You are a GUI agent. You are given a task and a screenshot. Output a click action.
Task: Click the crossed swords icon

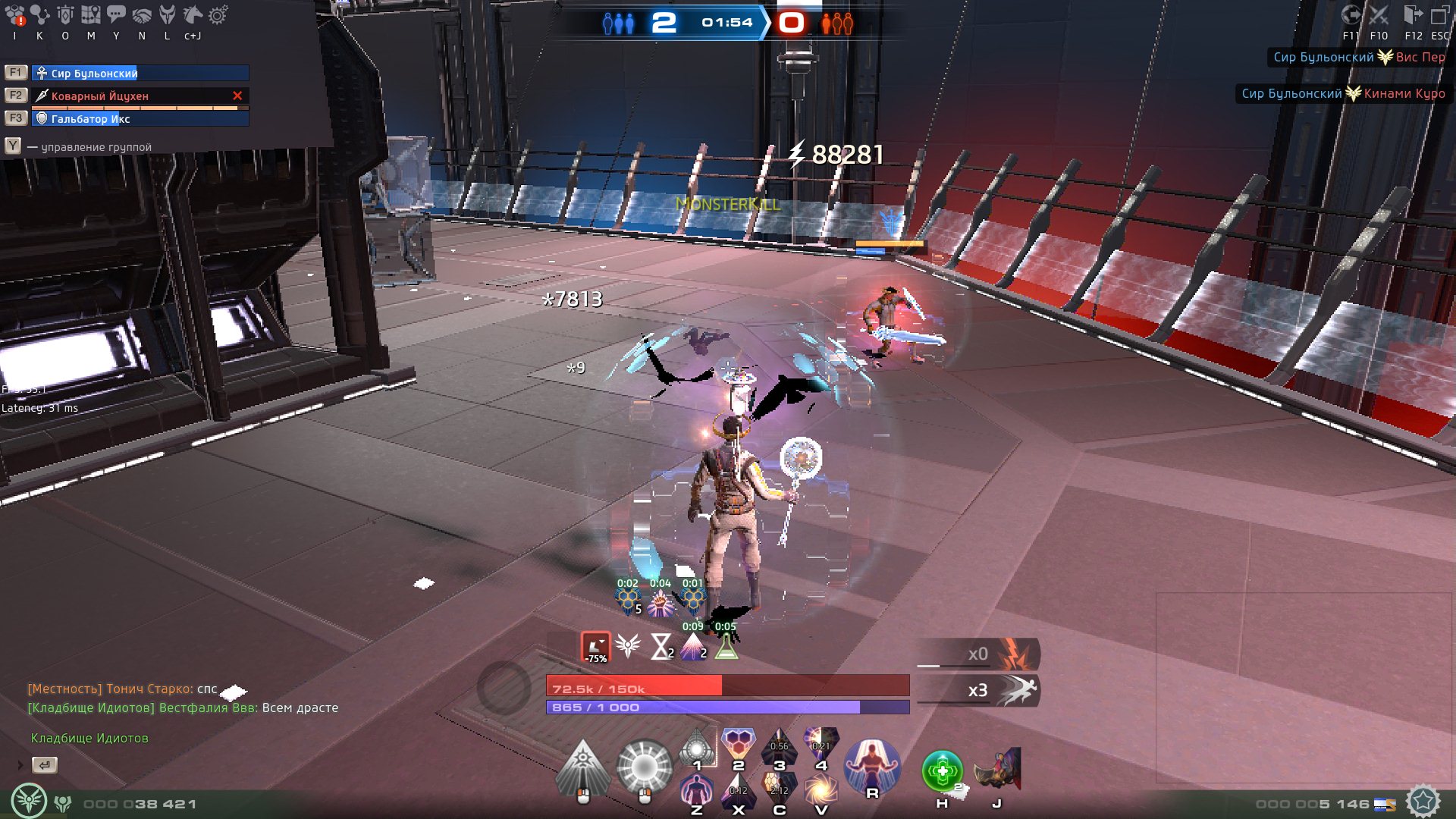1379,15
